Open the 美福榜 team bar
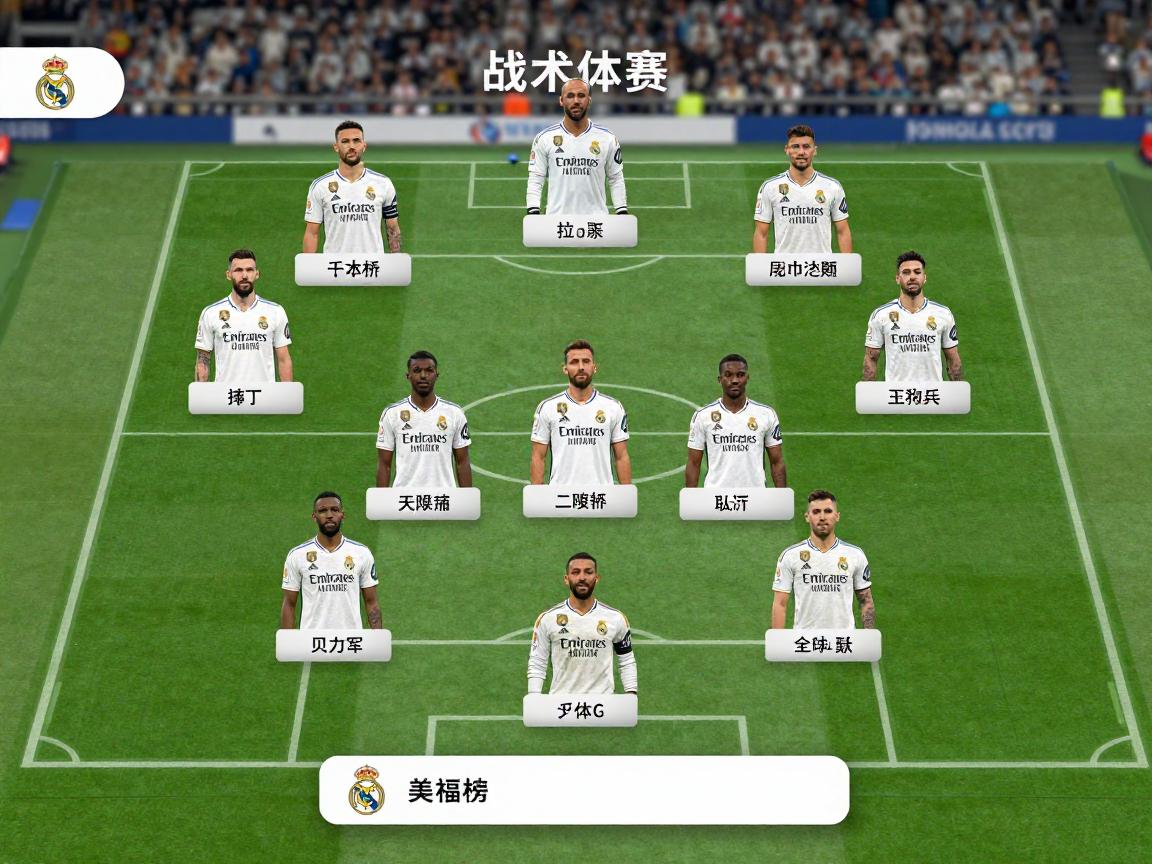Image resolution: width=1152 pixels, height=864 pixels. 583,790
